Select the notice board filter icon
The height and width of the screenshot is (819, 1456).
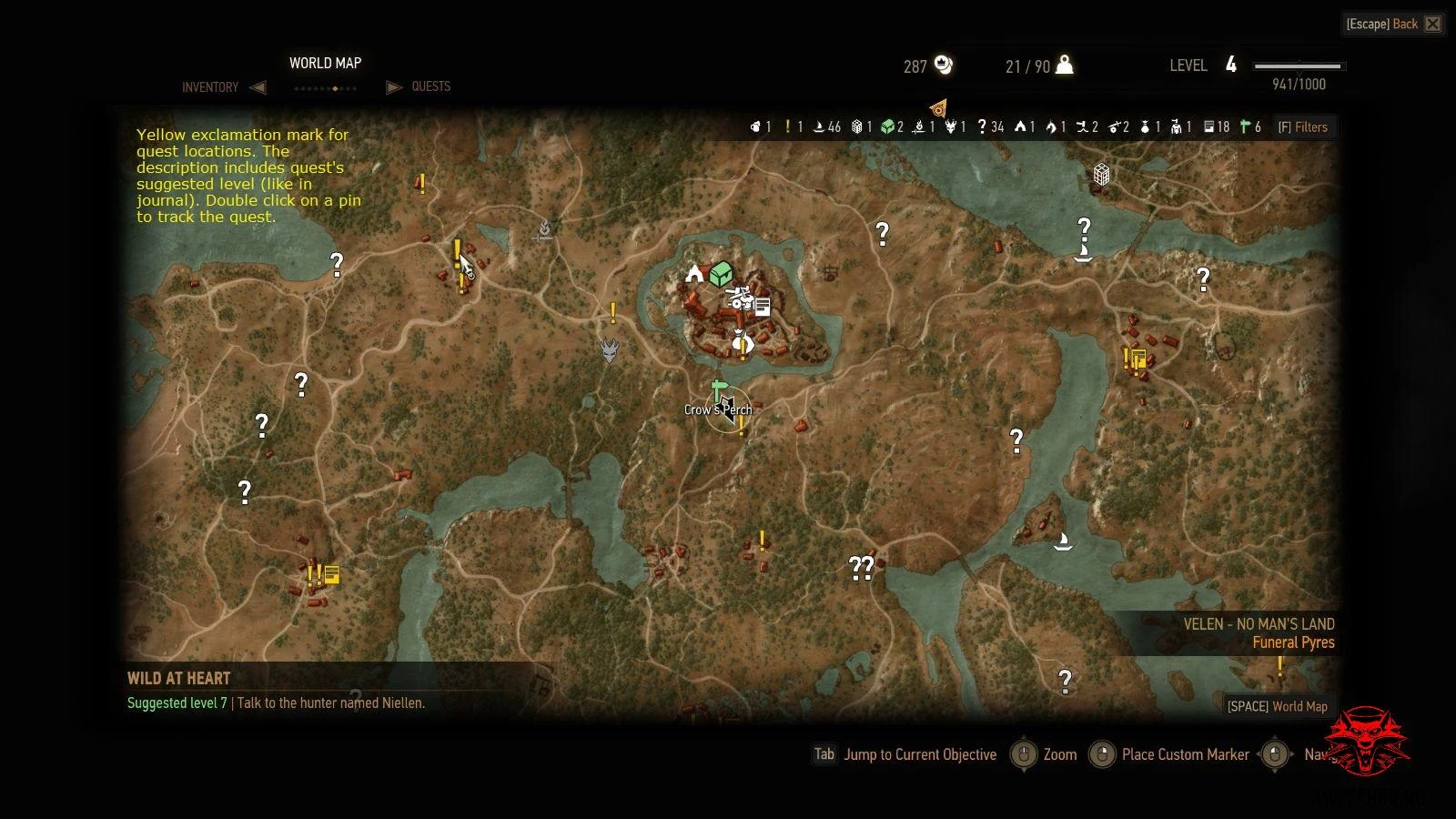click(1209, 126)
